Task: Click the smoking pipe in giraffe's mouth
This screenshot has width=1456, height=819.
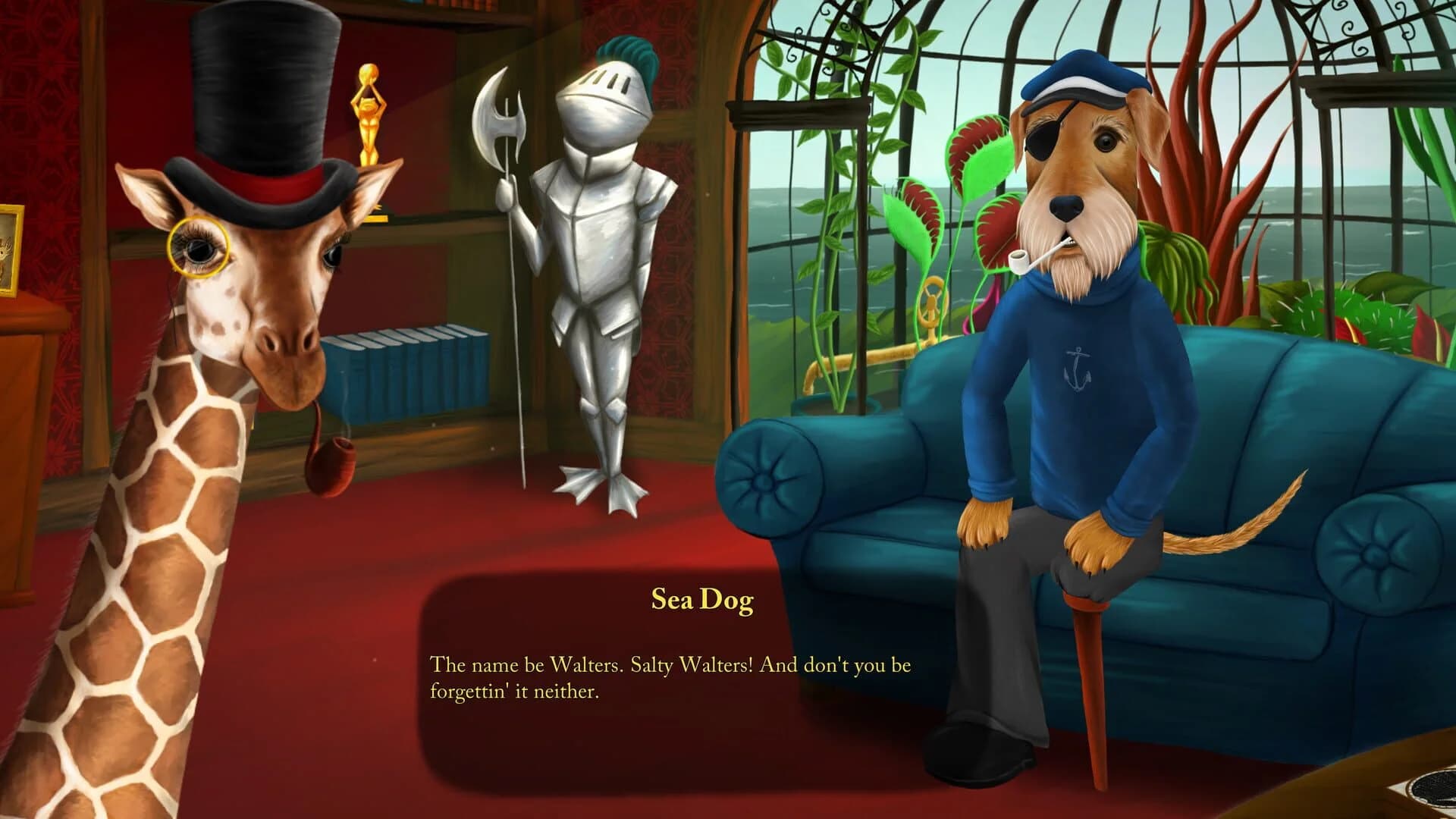Action: [x=326, y=463]
